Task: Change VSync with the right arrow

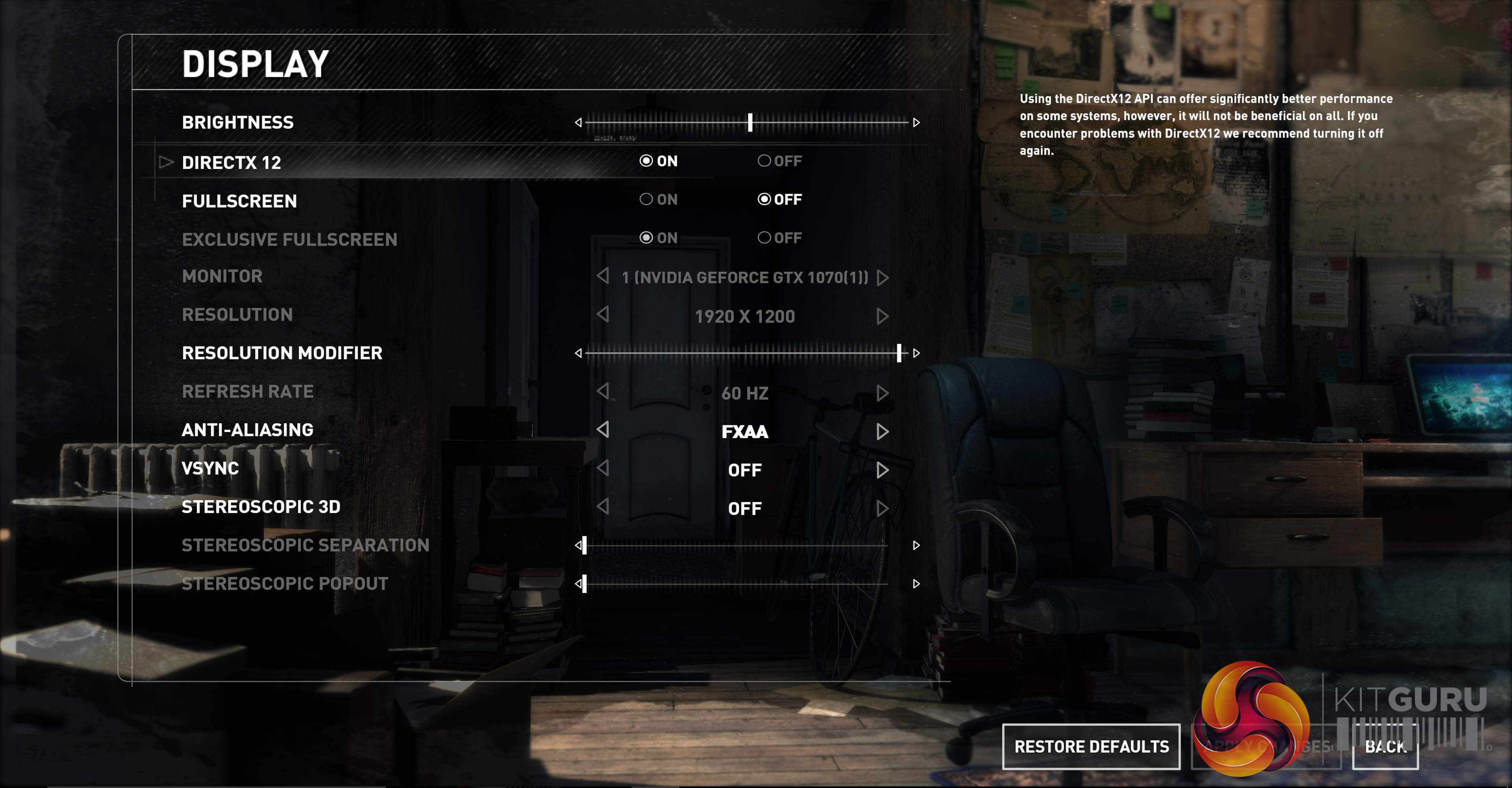Action: (882, 470)
